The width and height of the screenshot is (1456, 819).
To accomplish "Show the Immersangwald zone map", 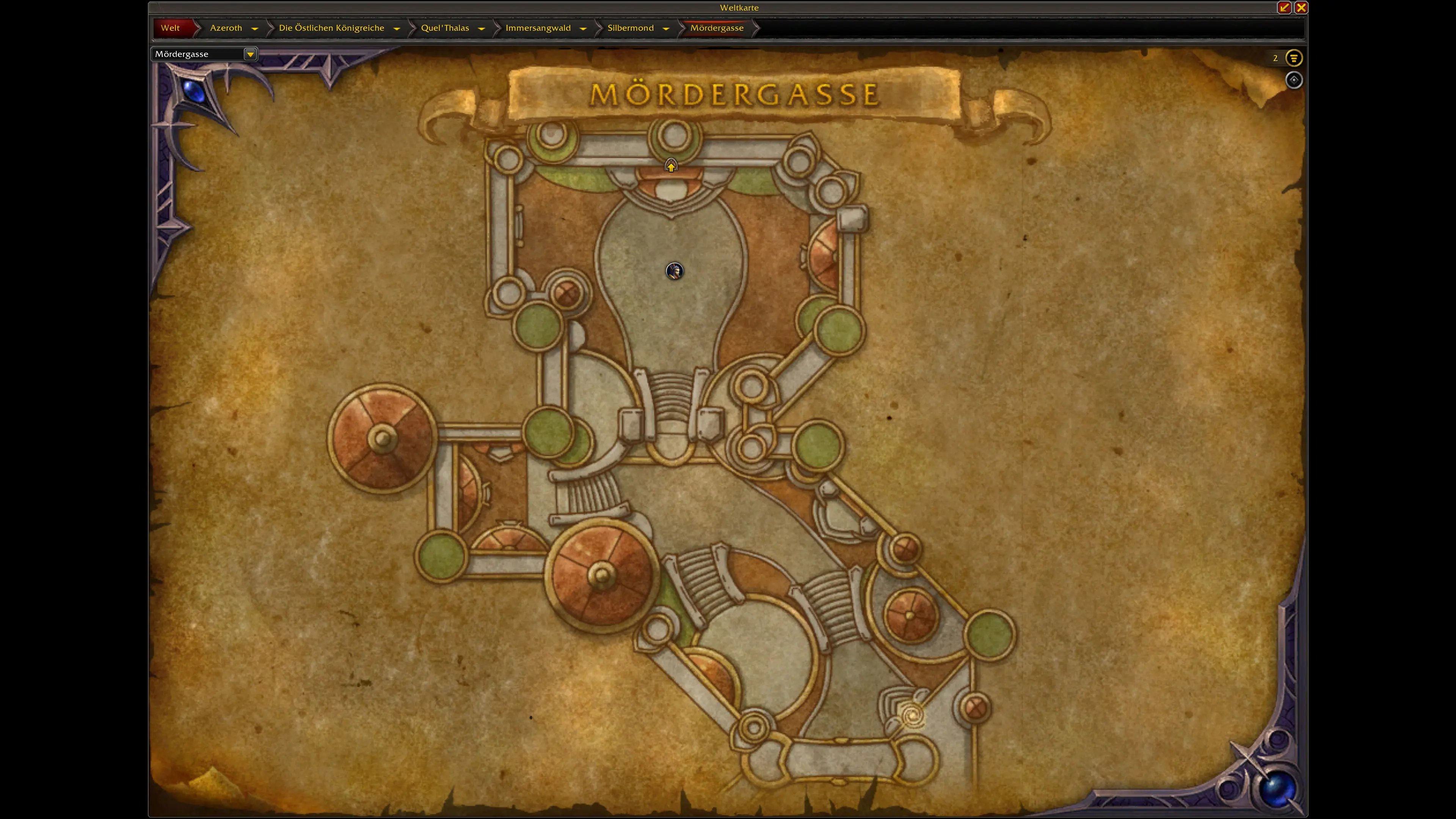I will coord(538,28).
